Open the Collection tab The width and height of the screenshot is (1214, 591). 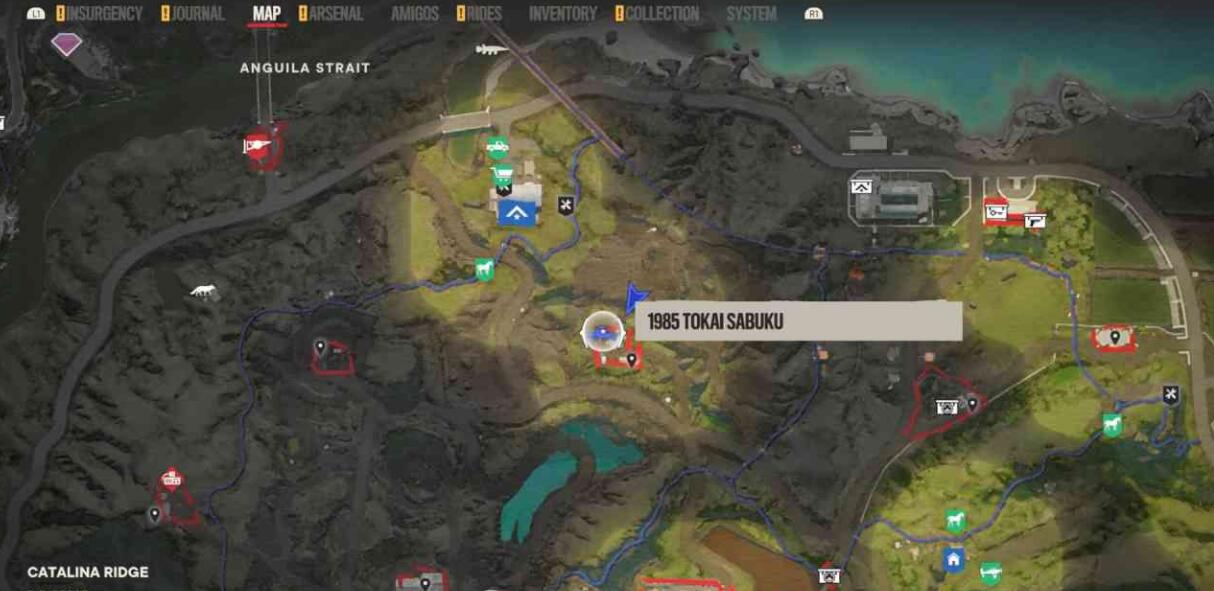coord(661,14)
